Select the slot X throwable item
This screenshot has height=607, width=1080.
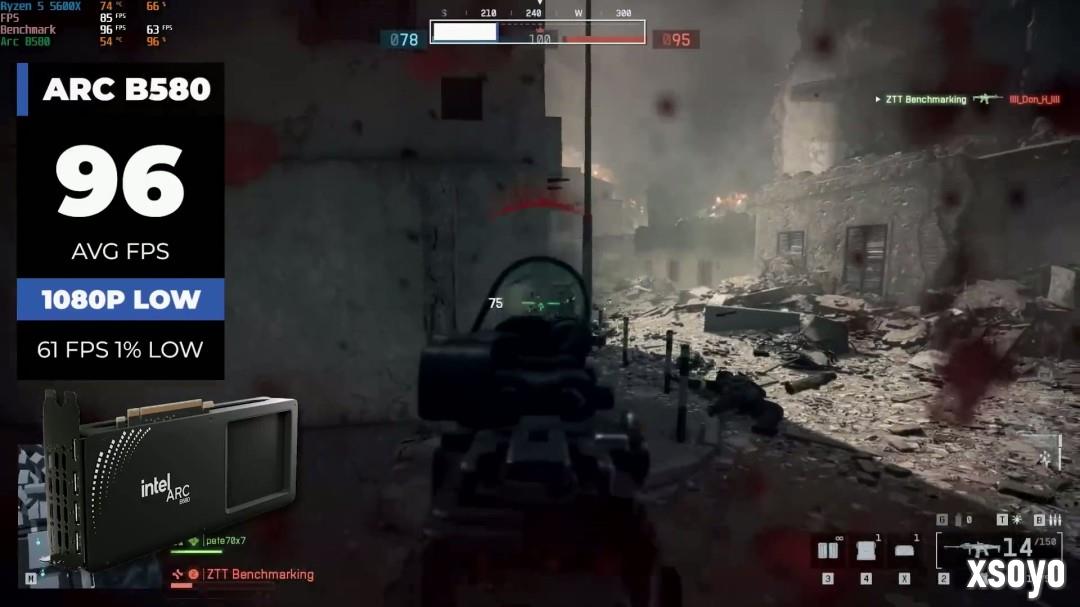(x=904, y=551)
